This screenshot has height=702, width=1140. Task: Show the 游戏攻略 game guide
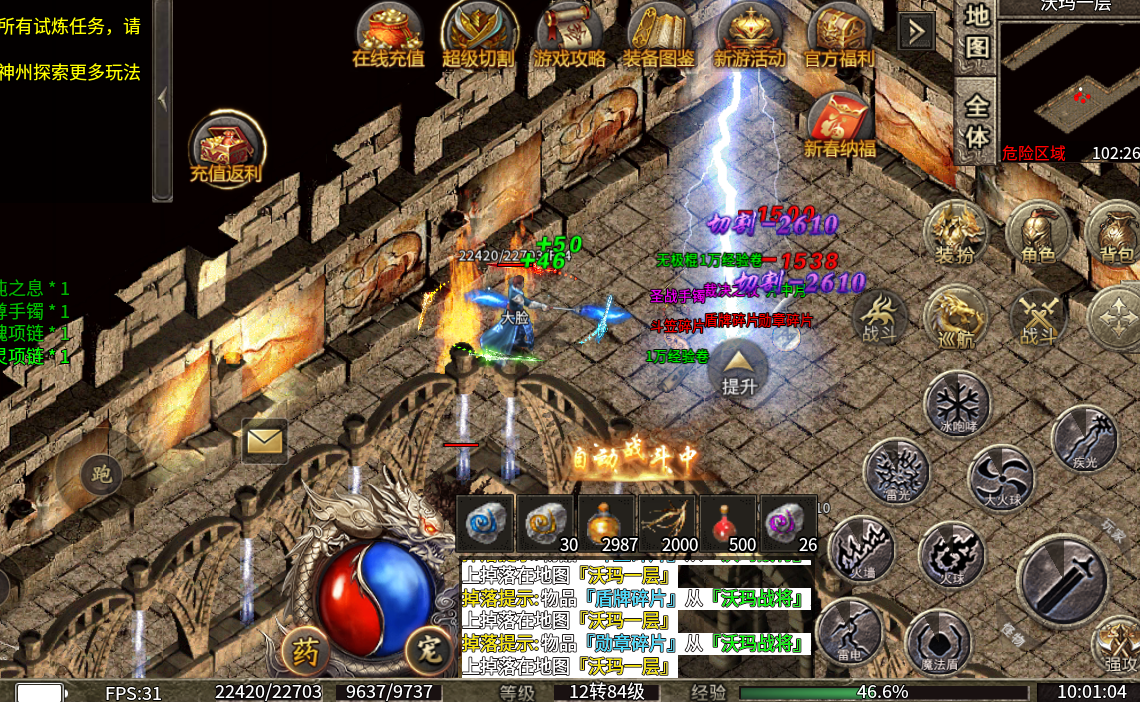569,35
